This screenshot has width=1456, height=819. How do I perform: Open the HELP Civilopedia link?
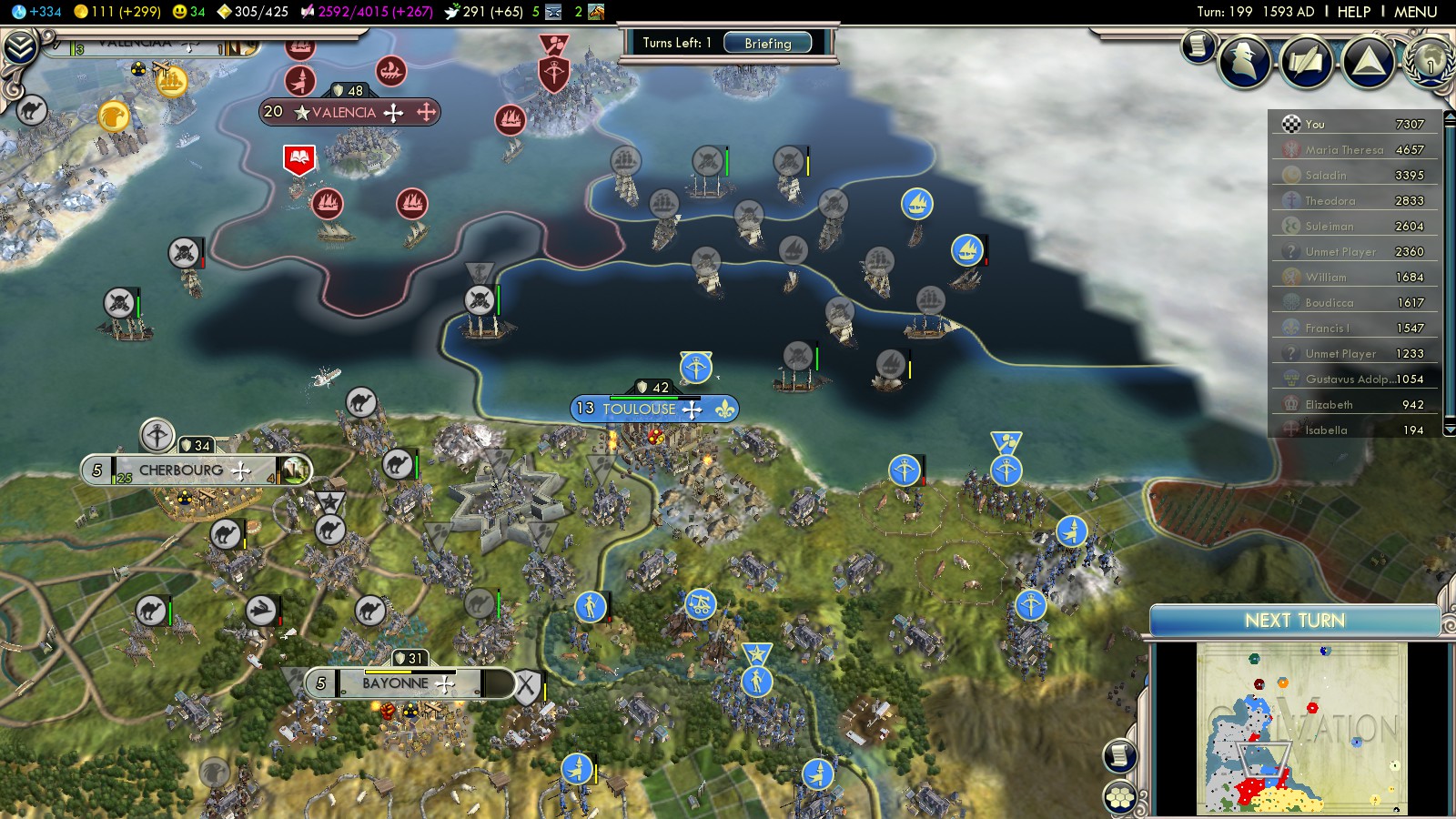pyautogui.click(x=1353, y=12)
